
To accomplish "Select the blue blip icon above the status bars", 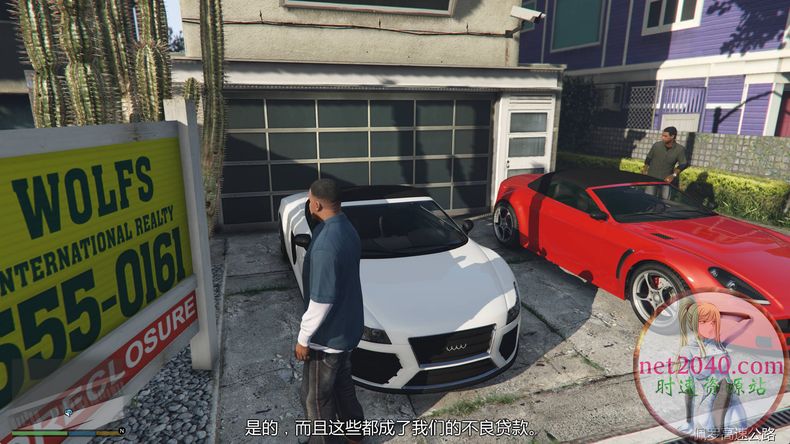I will click(68, 412).
